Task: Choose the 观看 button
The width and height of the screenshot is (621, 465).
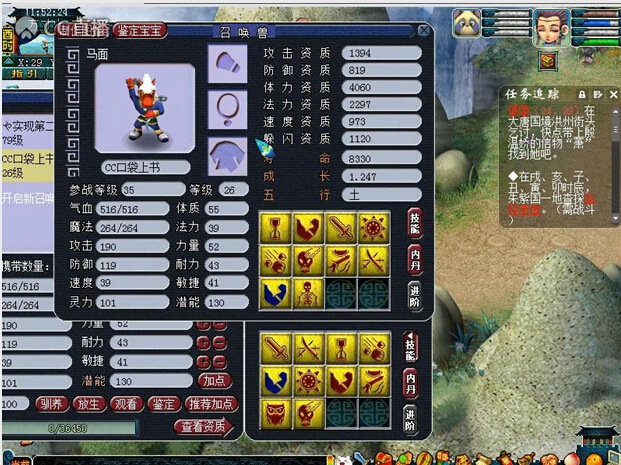Action: click(x=125, y=404)
